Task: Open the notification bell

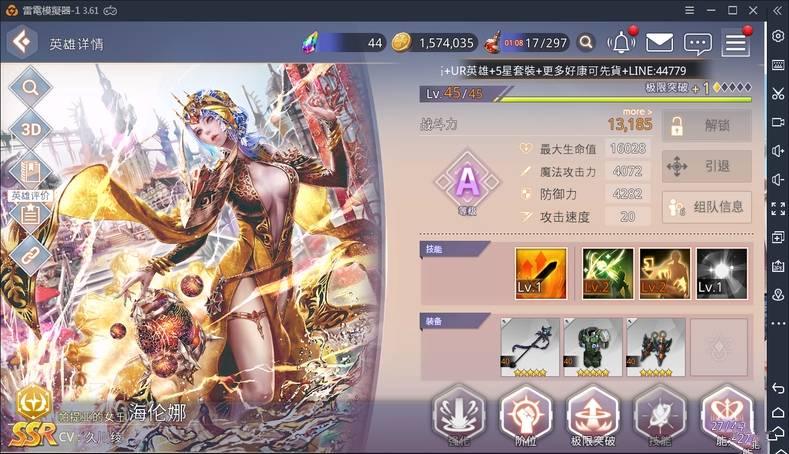Action: pyautogui.click(x=621, y=42)
